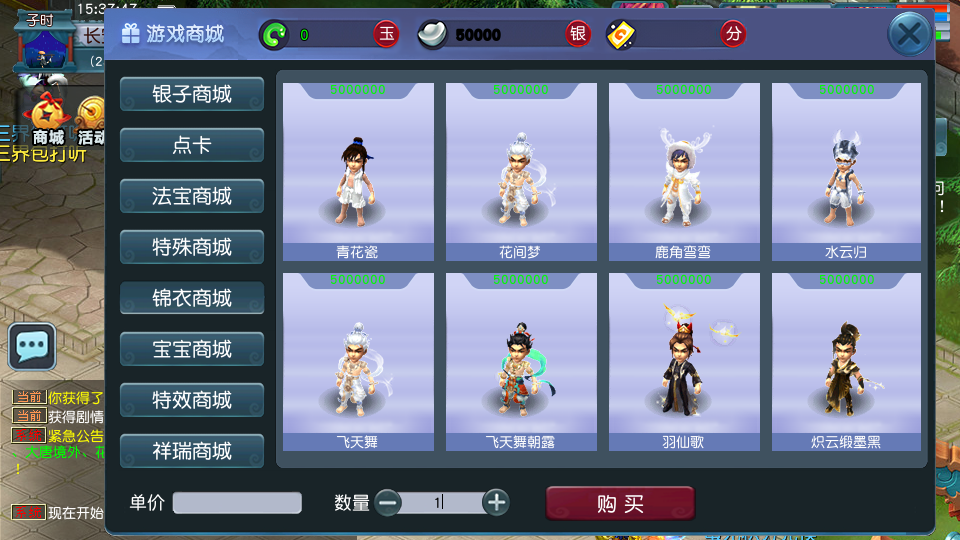Screen dimensions: 960x540
Task: Open the 宝宝商城 category
Action: 192,349
